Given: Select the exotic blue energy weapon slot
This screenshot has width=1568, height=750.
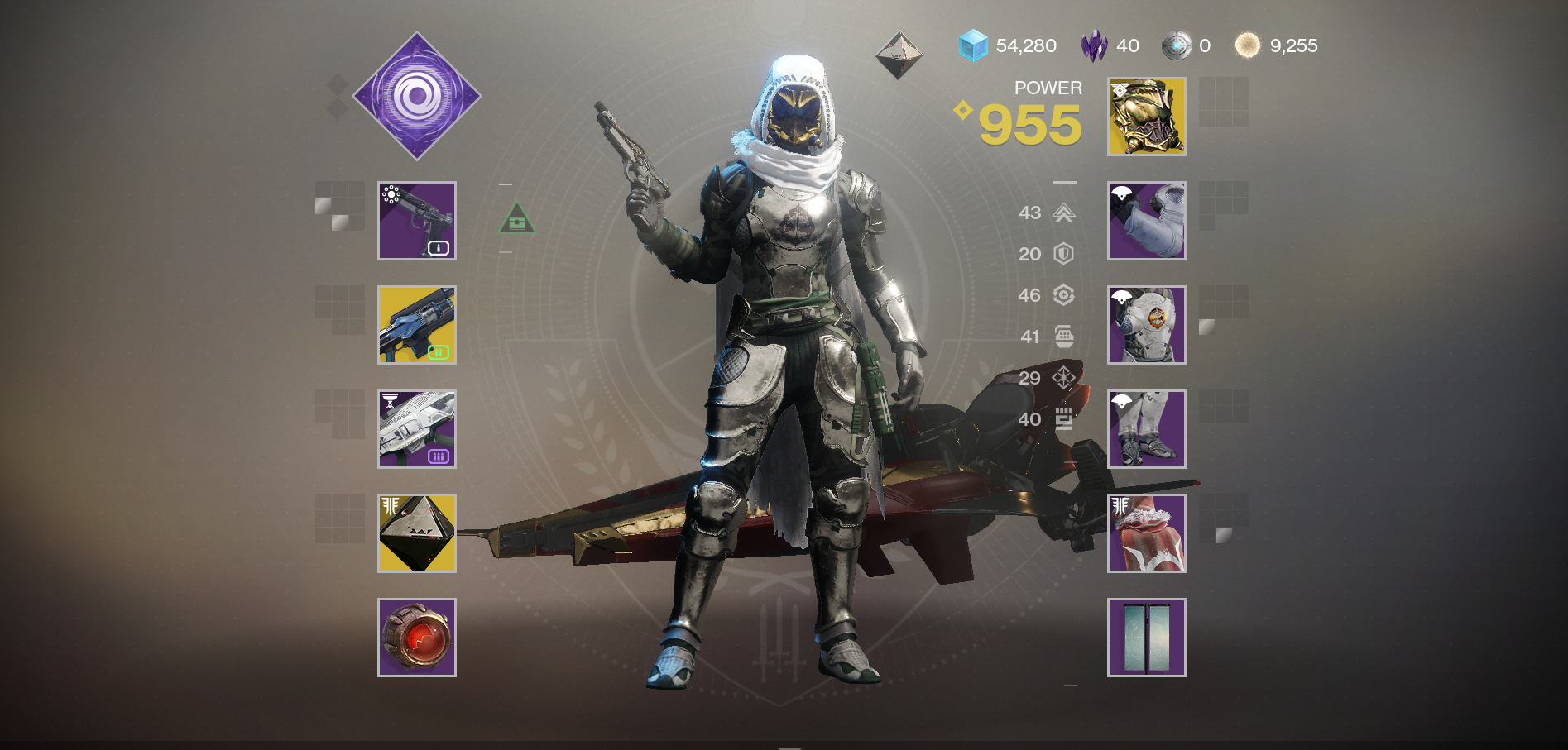Looking at the screenshot, I should tap(417, 325).
